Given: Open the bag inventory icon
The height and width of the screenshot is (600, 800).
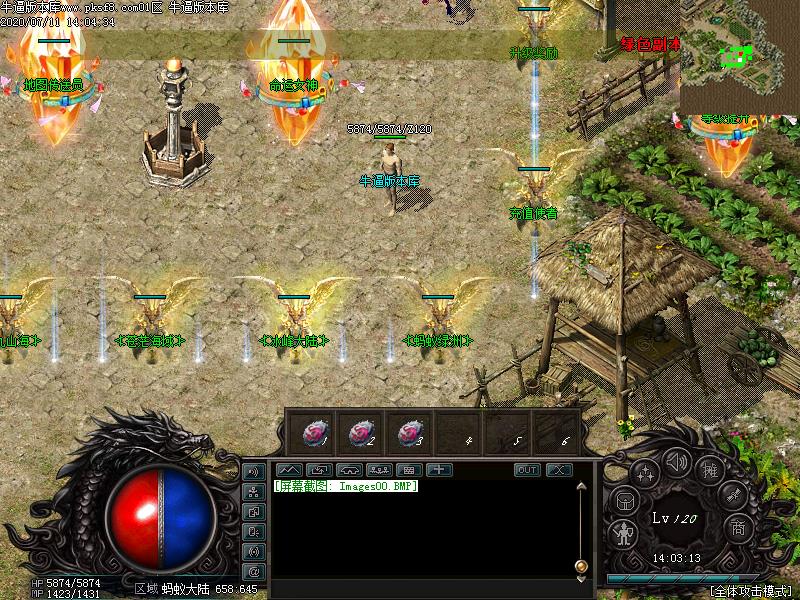Looking at the screenshot, I should click(x=623, y=501).
